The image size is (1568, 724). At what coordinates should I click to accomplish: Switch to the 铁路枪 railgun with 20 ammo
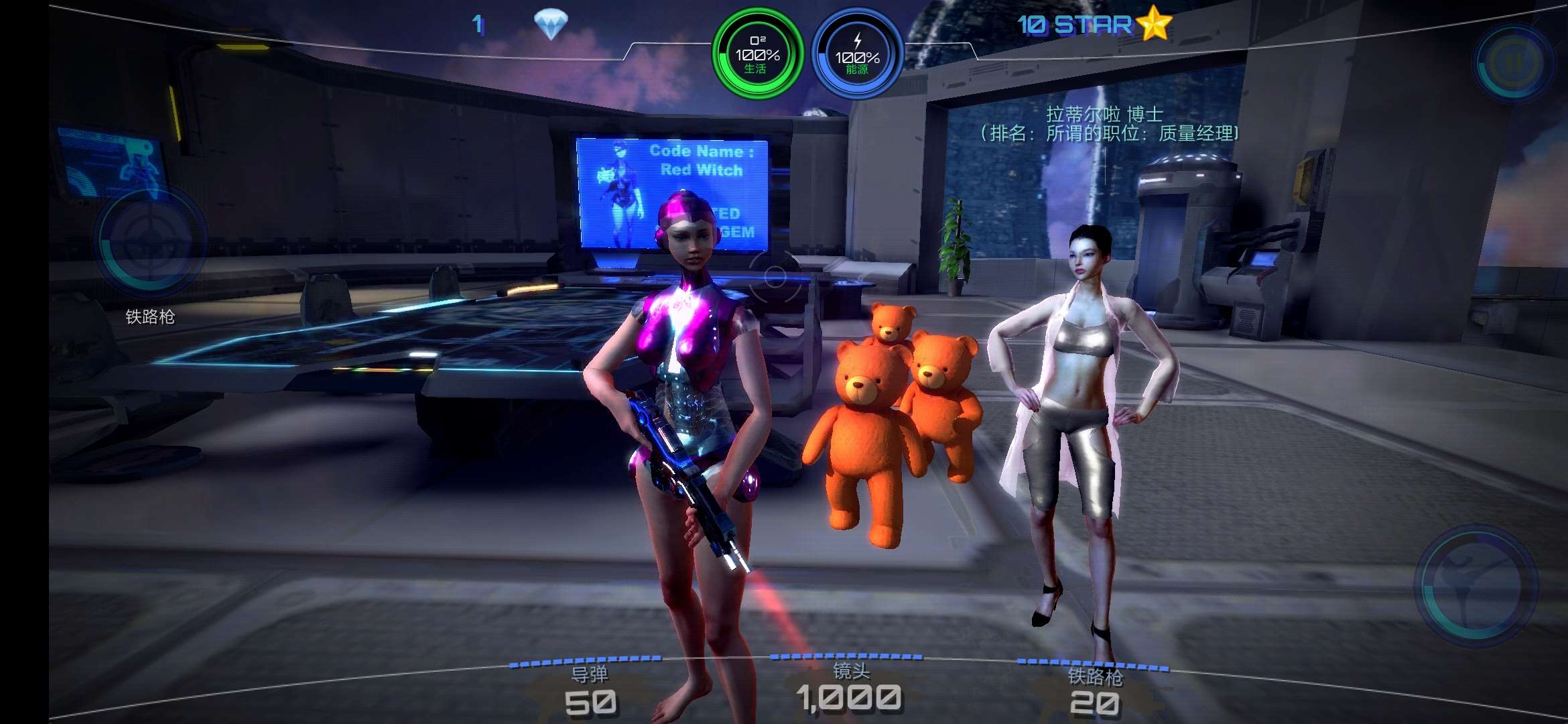1094,693
